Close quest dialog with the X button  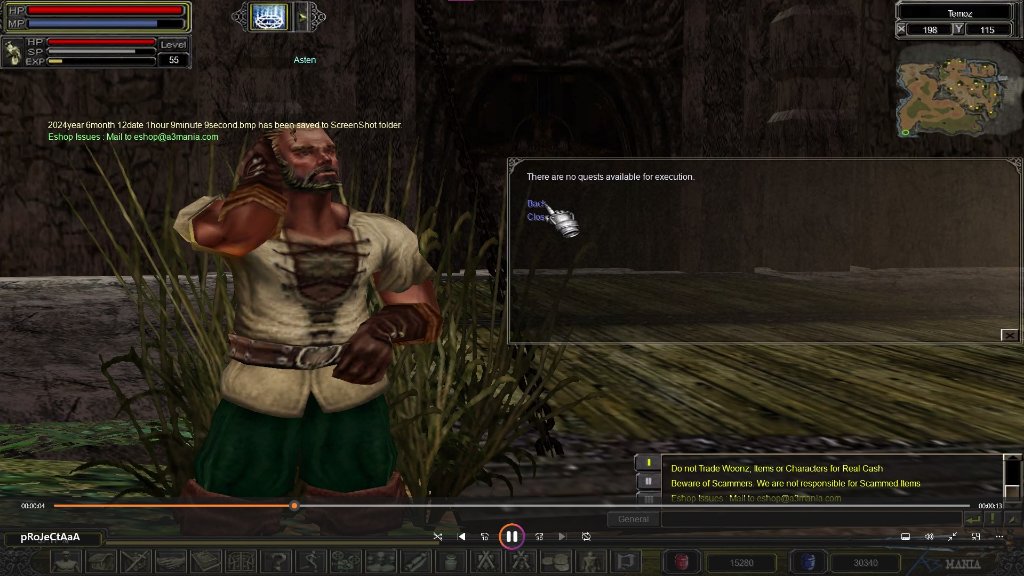point(1009,335)
